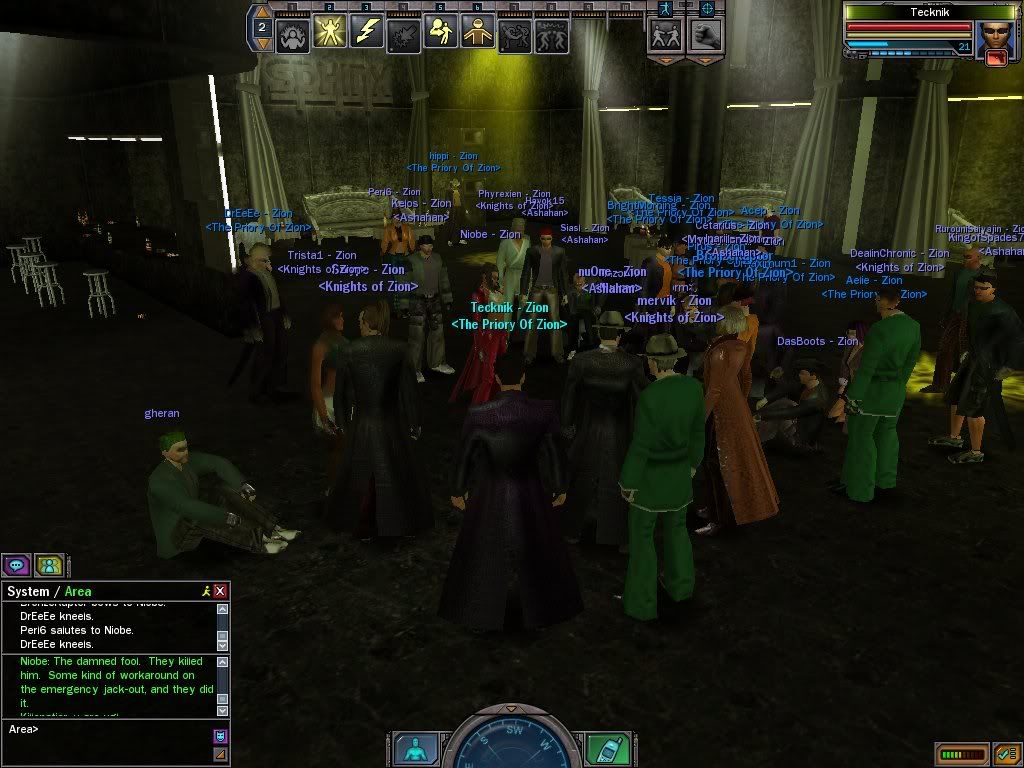Click the grayed-out burst ability in slot 4
The height and width of the screenshot is (768, 1024).
[x=404, y=34]
